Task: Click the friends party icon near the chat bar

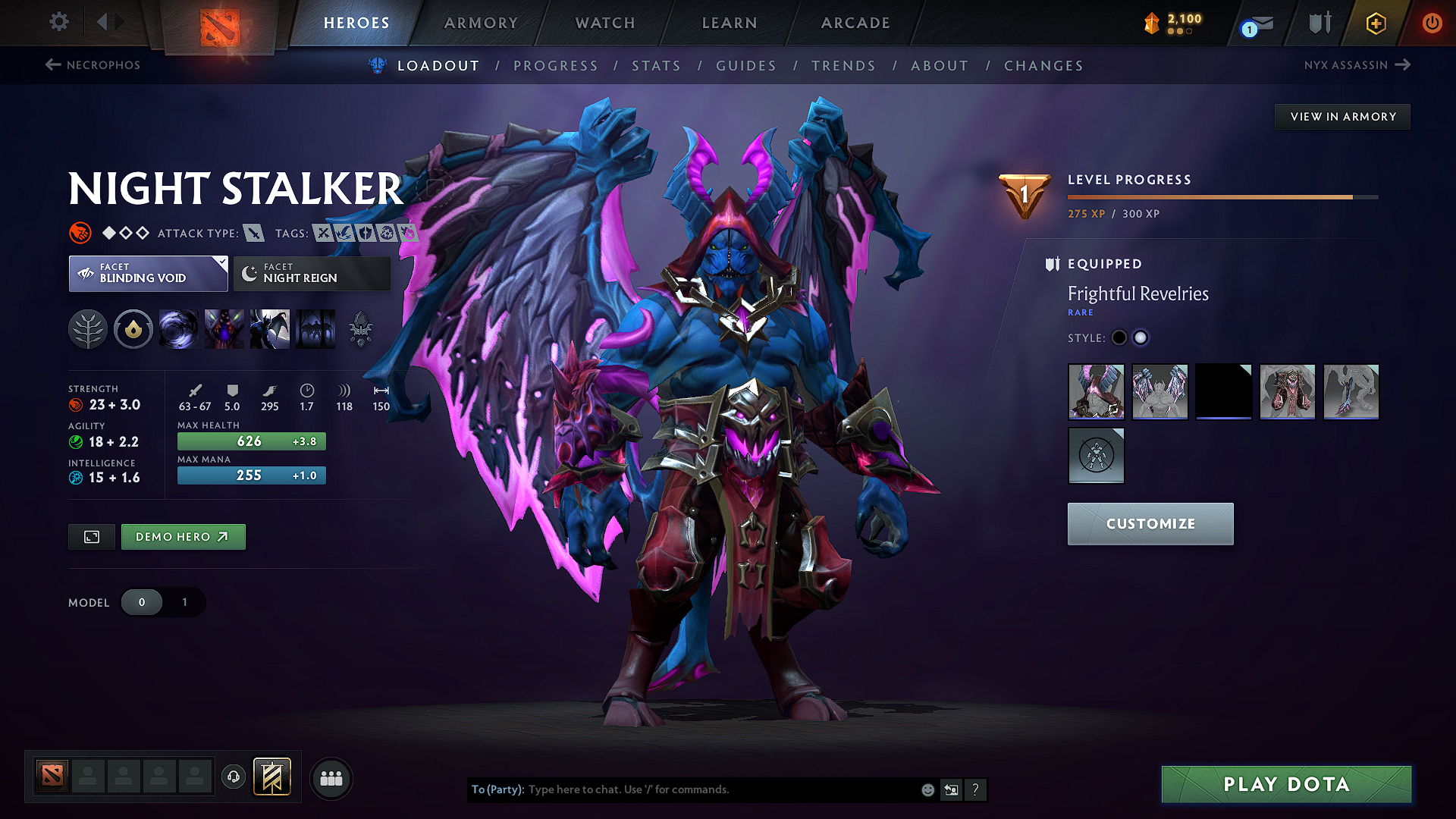Action: tap(331, 778)
